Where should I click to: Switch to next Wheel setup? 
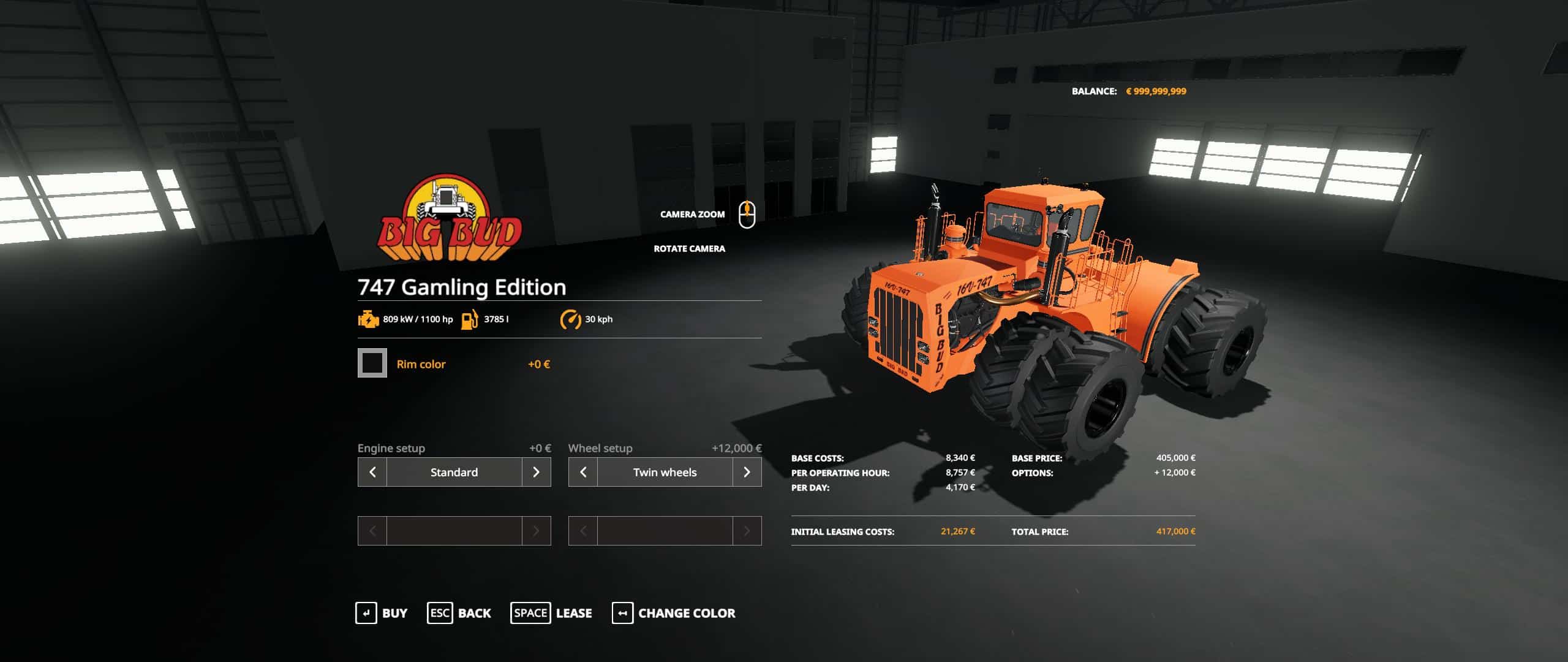747,472
